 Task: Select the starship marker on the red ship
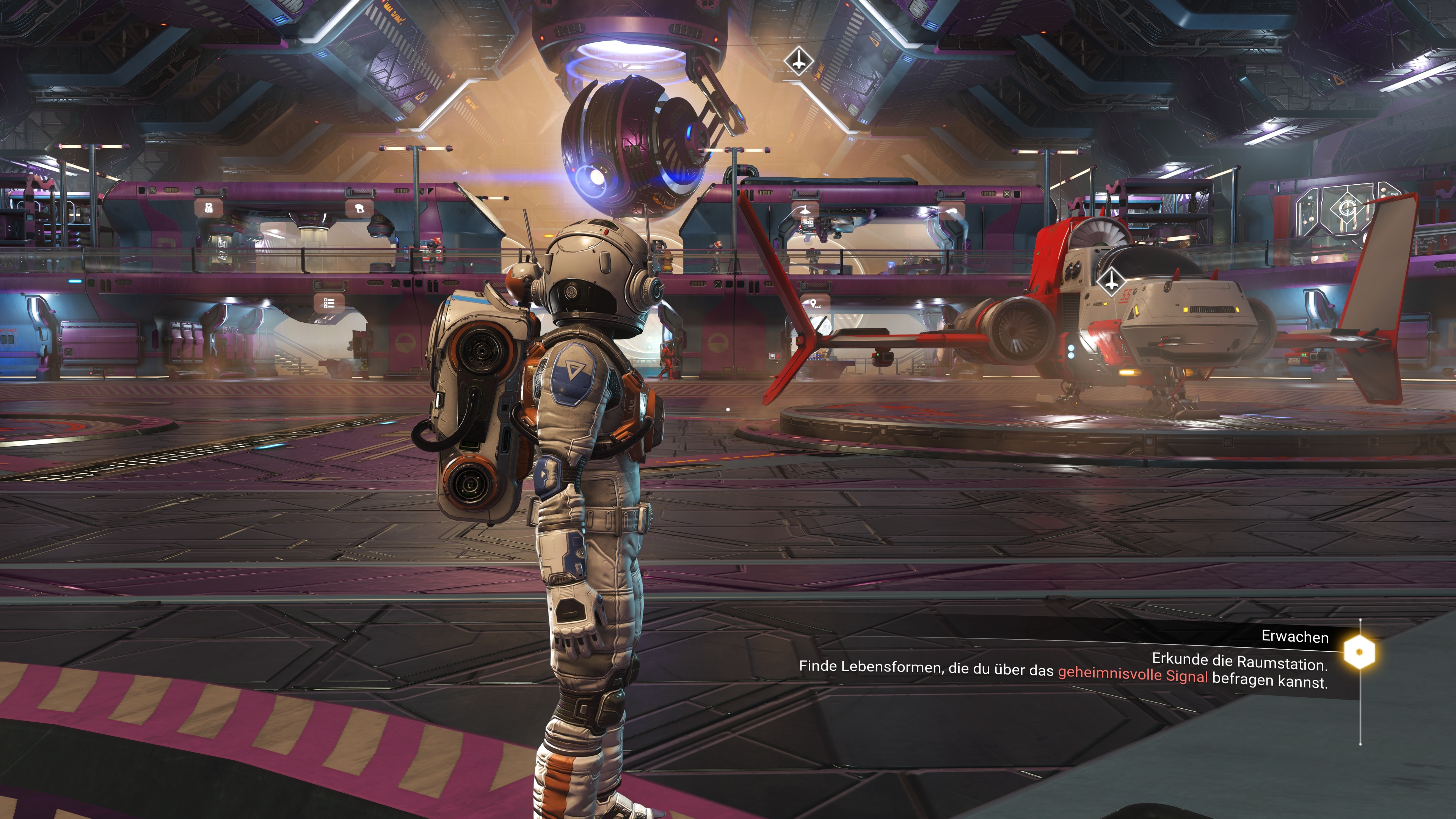click(x=1111, y=280)
